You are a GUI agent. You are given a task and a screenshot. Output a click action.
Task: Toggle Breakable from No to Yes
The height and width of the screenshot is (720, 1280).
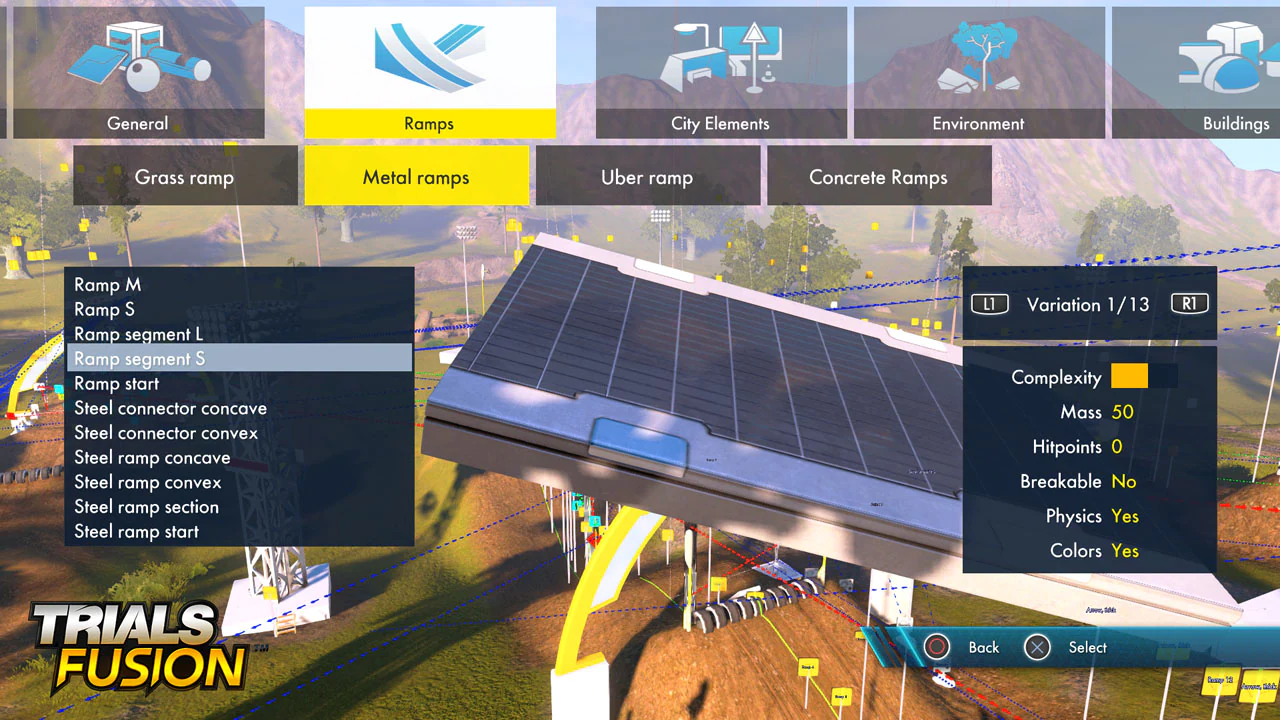point(1123,481)
